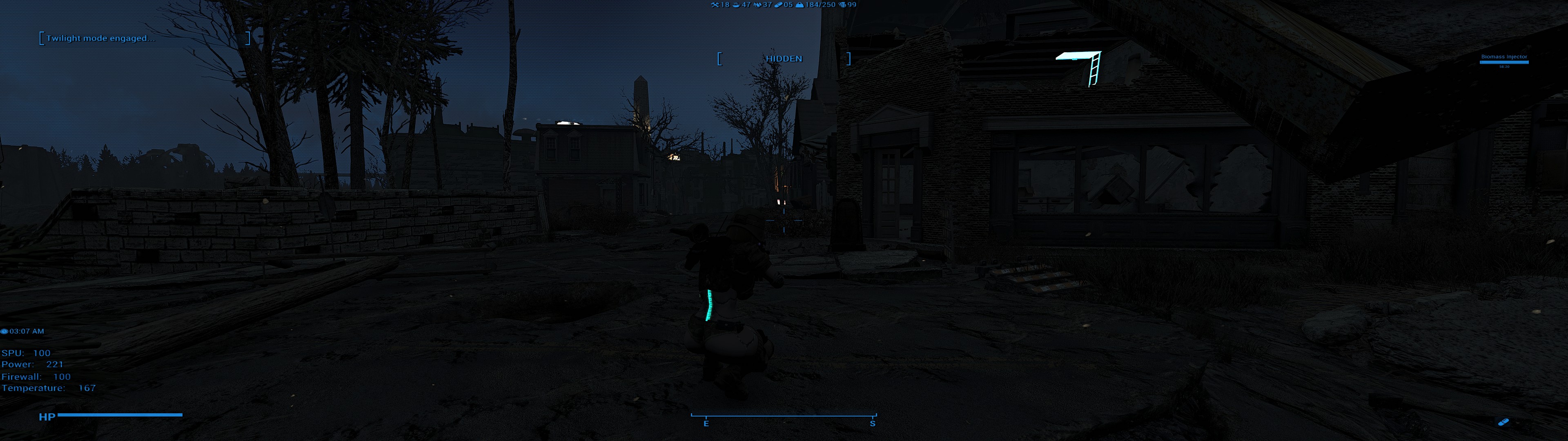Expand the left message bracket
Screen dimensions: 1568x441
[x=42, y=38]
